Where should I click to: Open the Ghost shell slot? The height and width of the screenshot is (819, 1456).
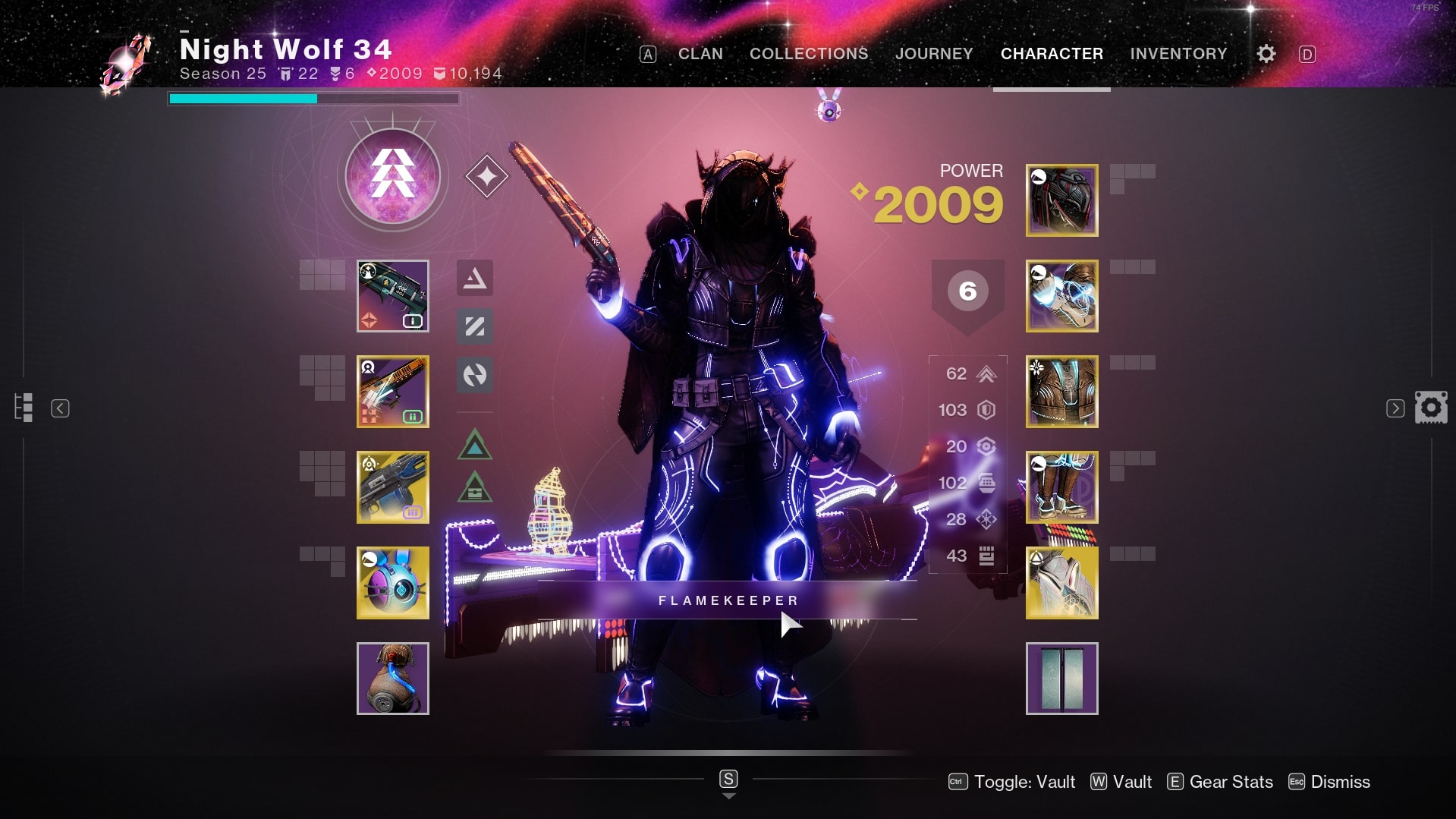[x=392, y=583]
